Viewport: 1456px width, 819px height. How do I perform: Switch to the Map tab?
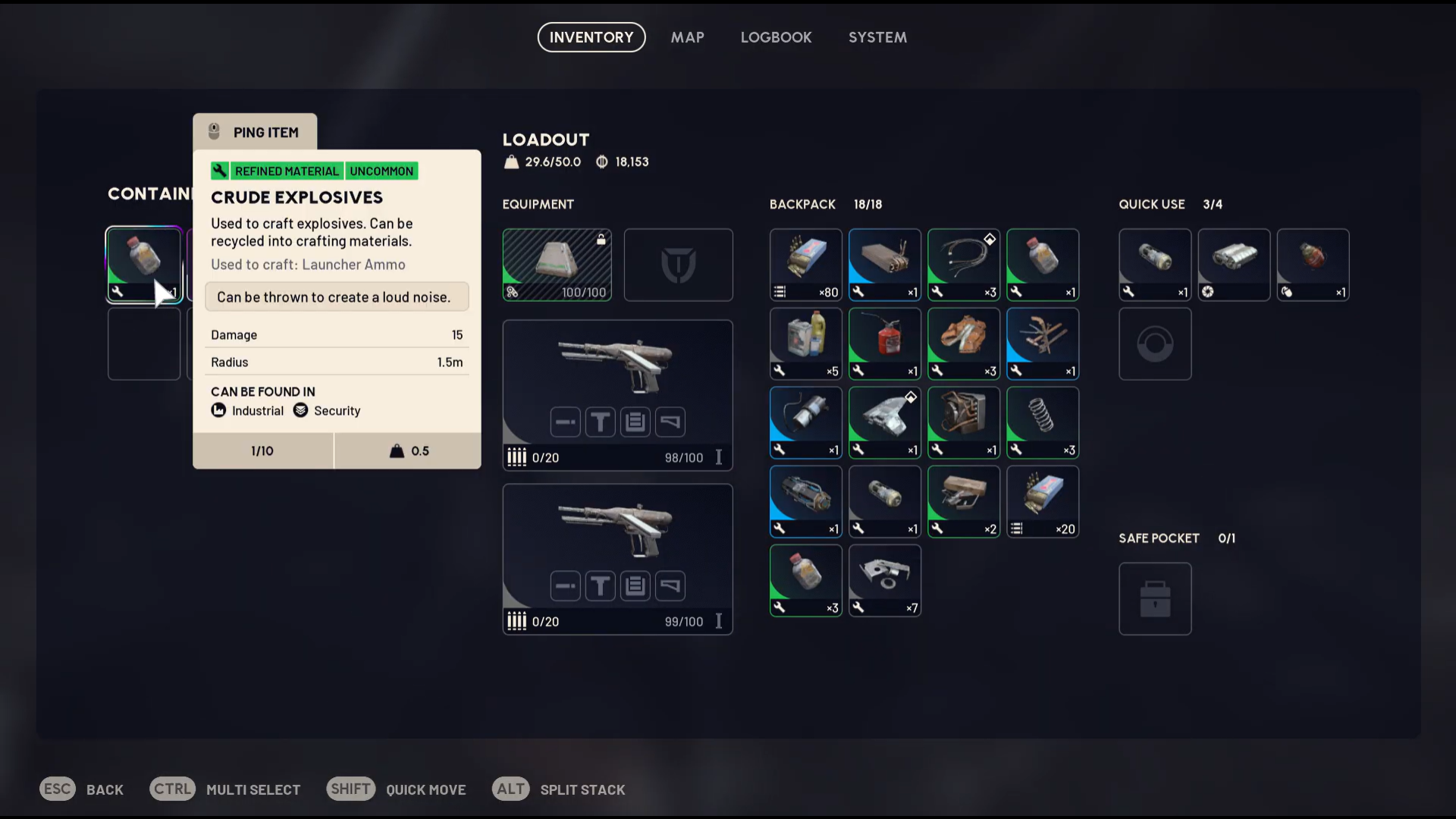[x=687, y=37]
